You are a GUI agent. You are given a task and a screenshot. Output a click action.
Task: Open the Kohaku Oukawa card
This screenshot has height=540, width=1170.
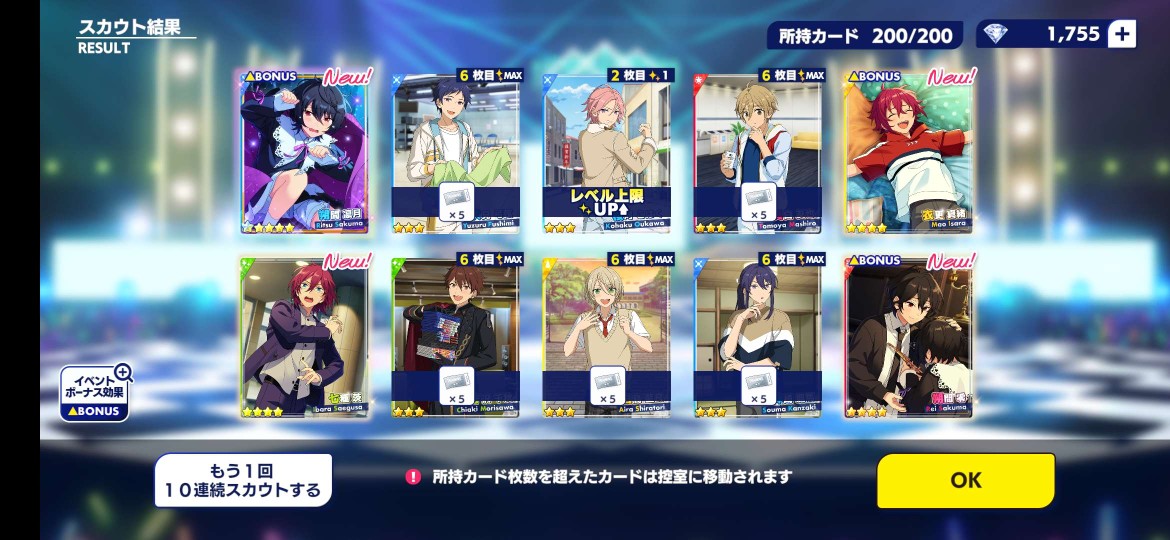click(x=606, y=152)
